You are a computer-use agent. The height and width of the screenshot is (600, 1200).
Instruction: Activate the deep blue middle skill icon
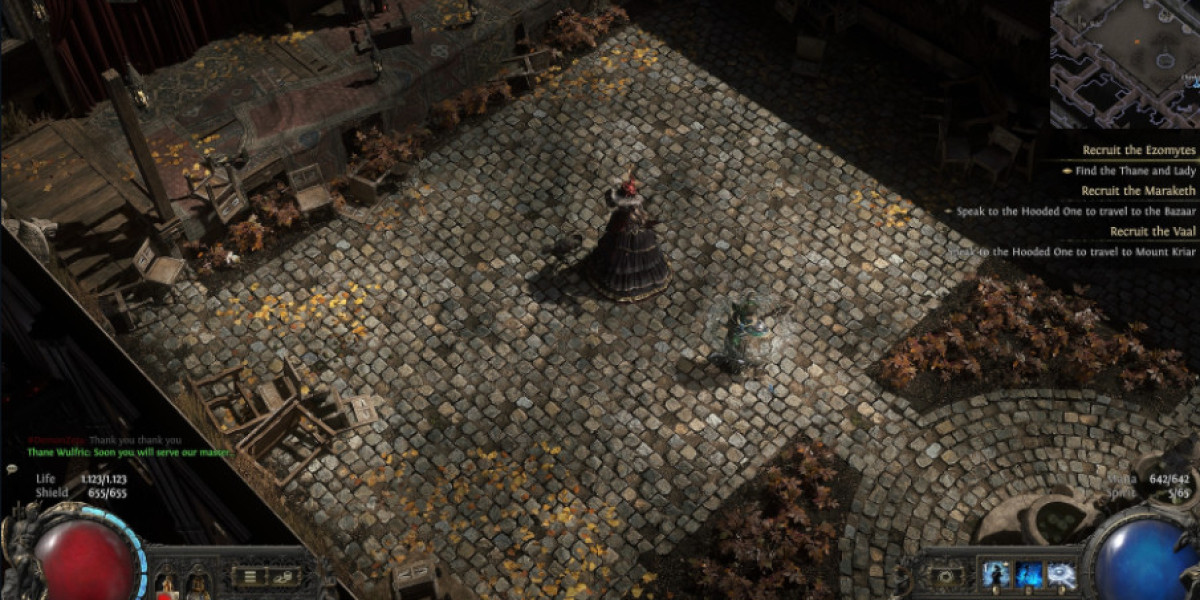coord(1029,574)
